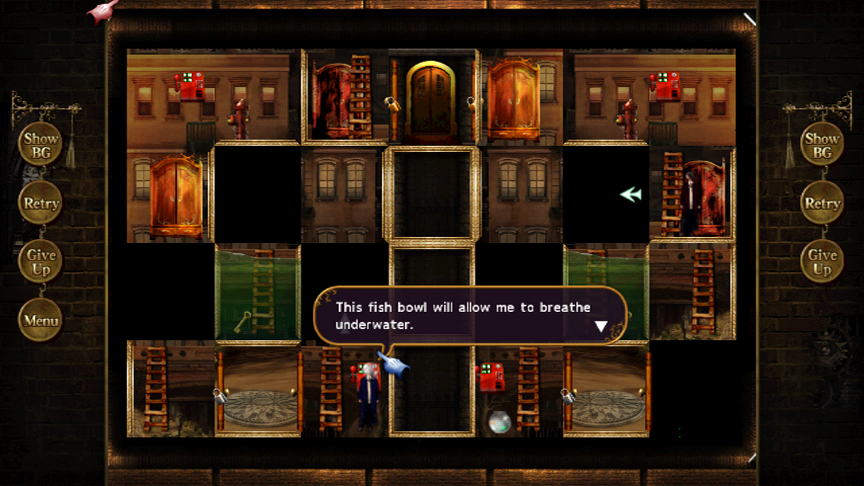Screen dimensions: 864x486
Task: Click Show BG in the left panel
Action: [x=41, y=145]
